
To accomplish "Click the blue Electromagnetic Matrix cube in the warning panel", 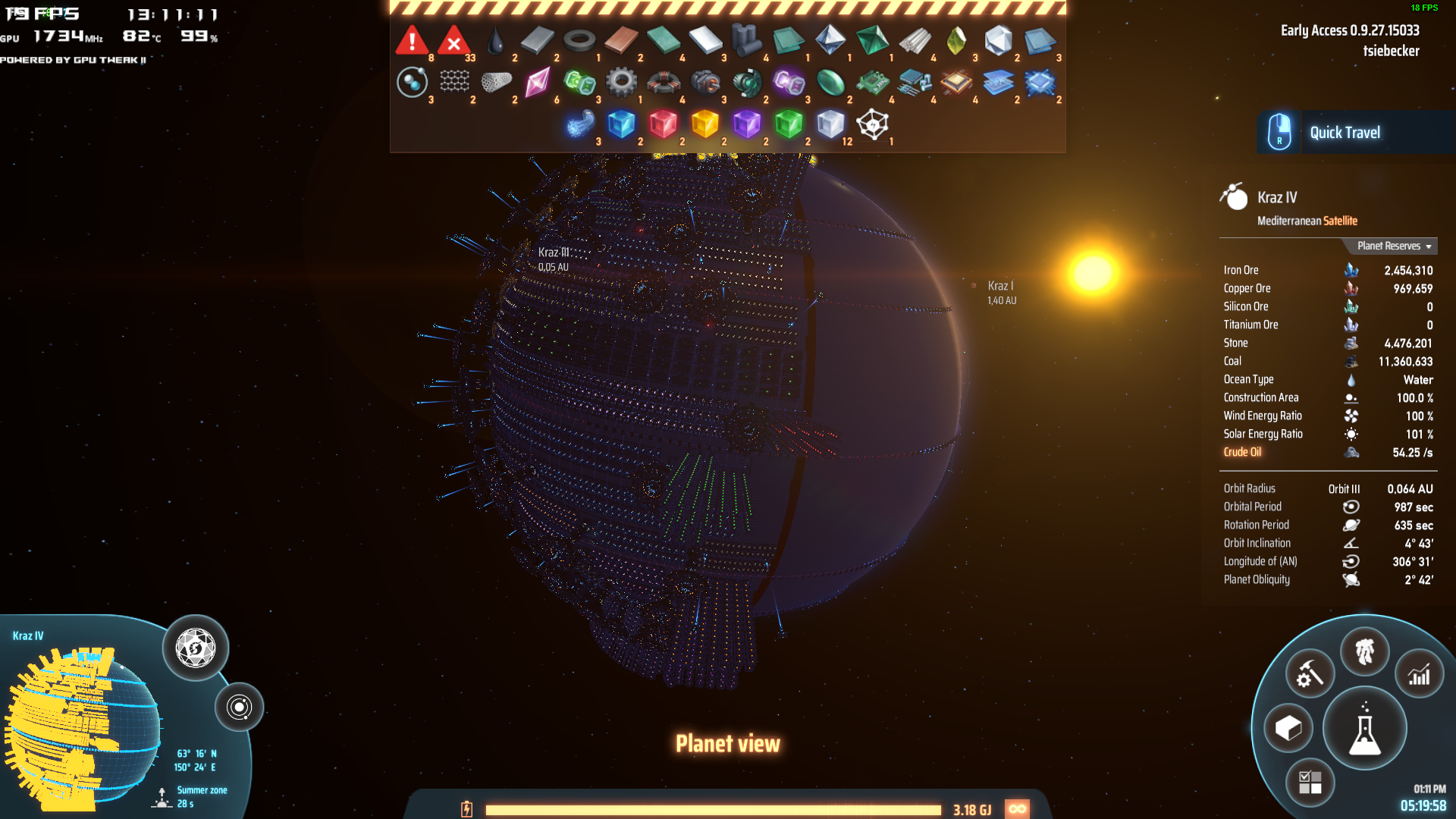I will click(622, 124).
